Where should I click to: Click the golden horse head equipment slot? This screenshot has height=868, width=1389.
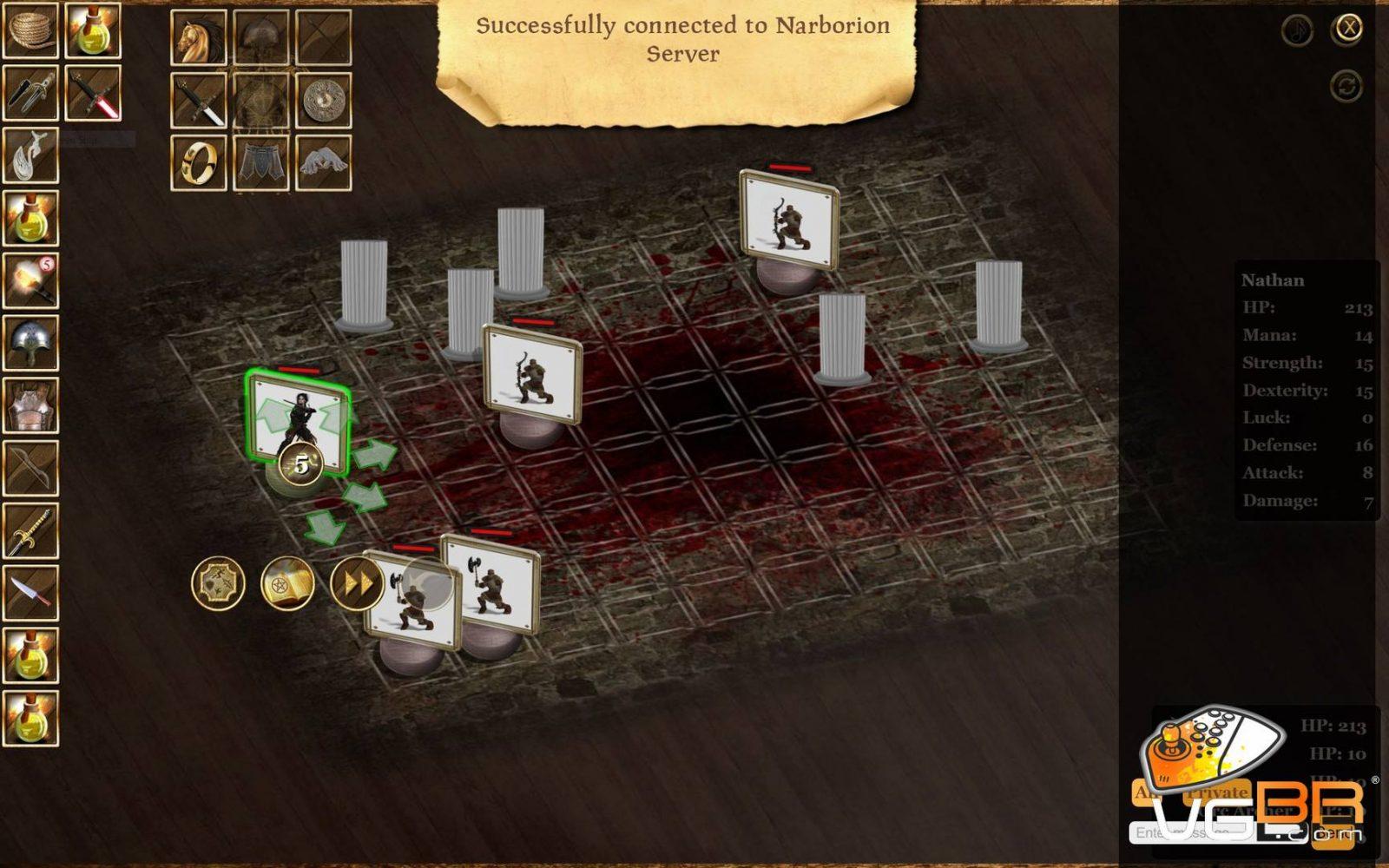point(199,37)
